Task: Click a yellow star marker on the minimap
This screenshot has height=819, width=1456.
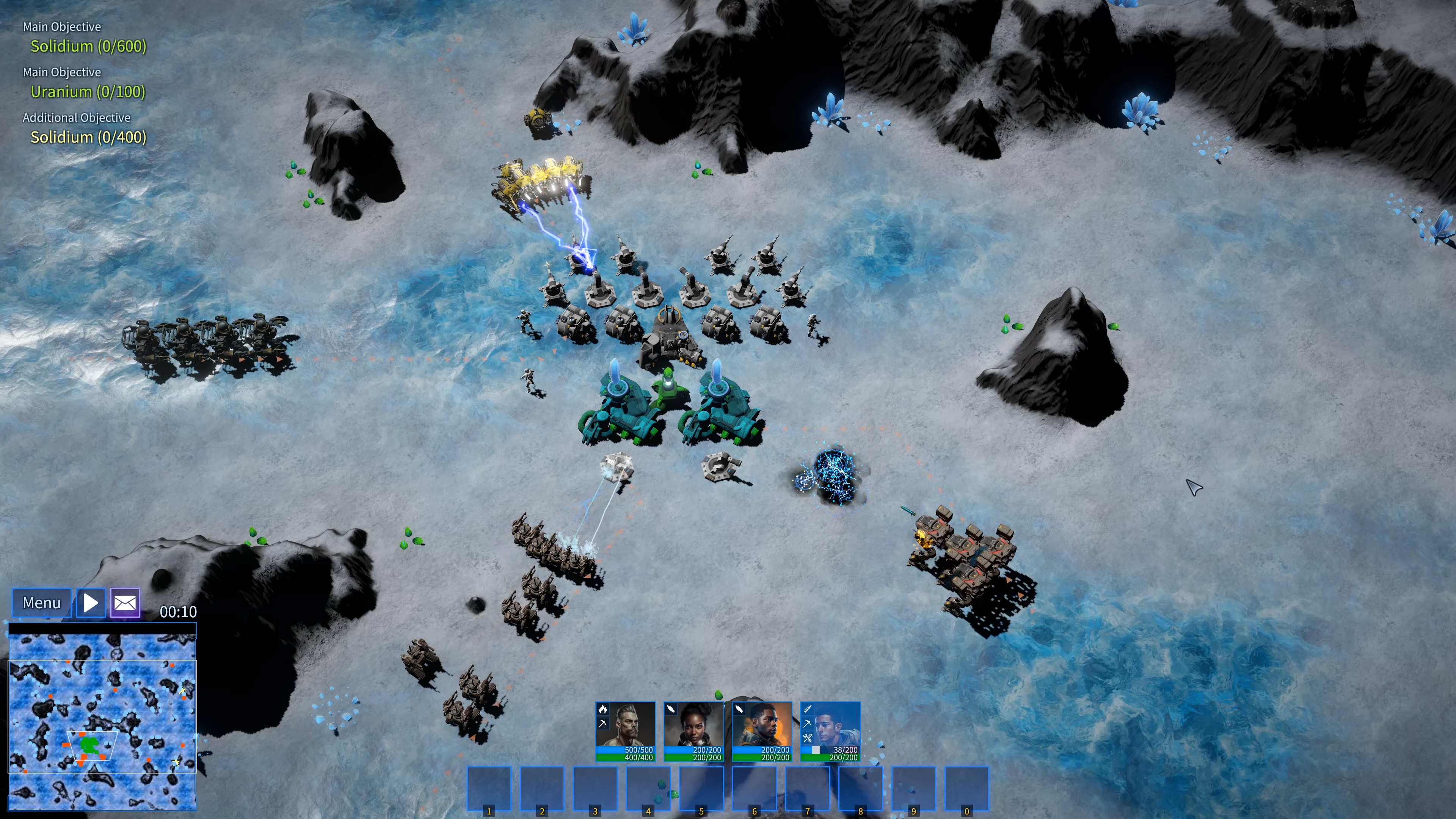Action: [x=176, y=763]
